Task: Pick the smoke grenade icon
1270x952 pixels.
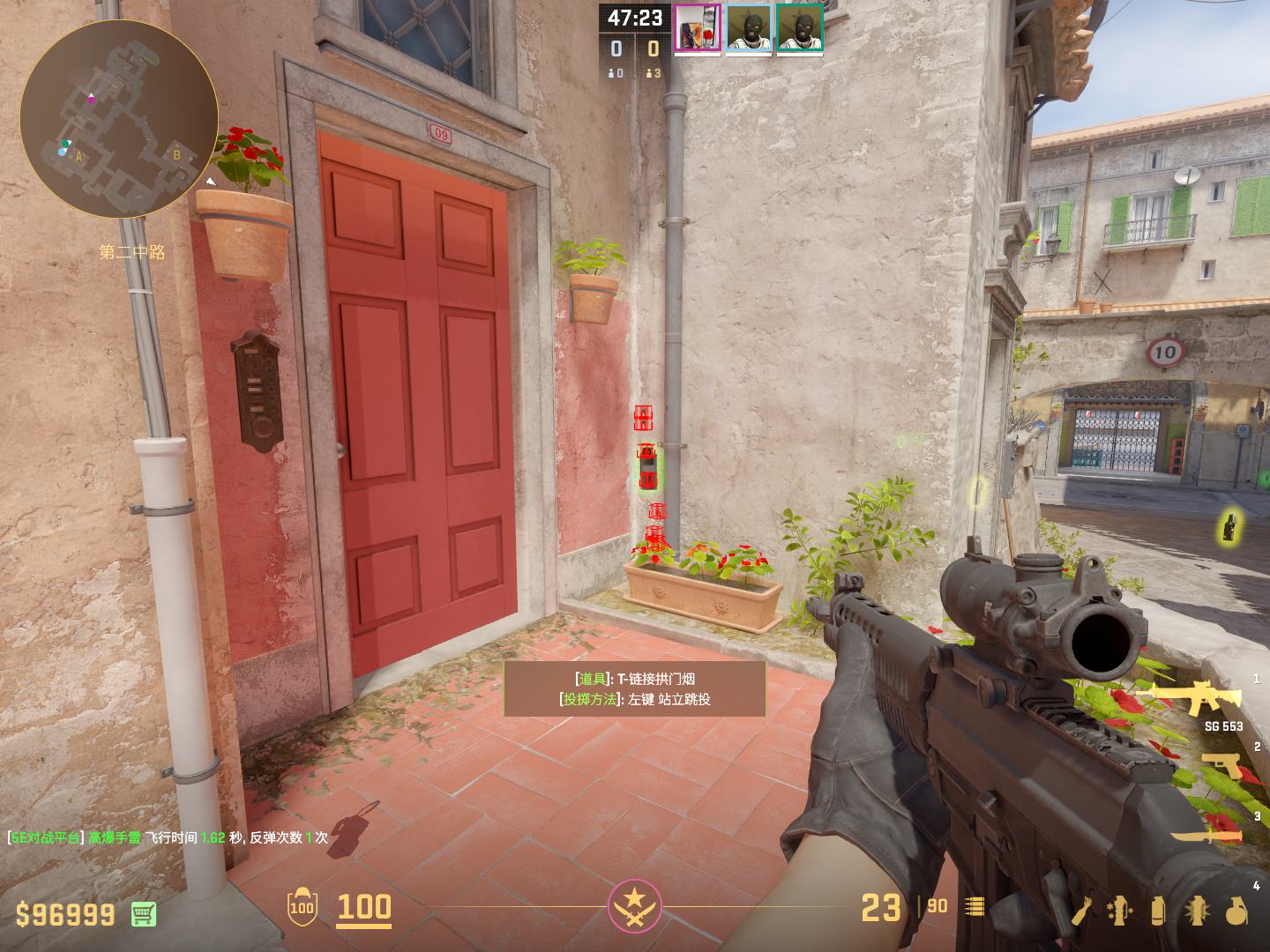Action: pyautogui.click(x=1158, y=911)
